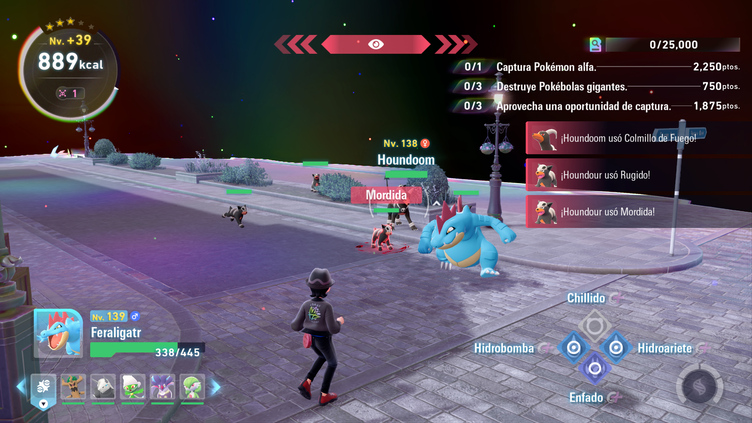752x423 pixels.
Task: Cycle party bar with right arrow
Action: pyautogui.click(x=215, y=387)
